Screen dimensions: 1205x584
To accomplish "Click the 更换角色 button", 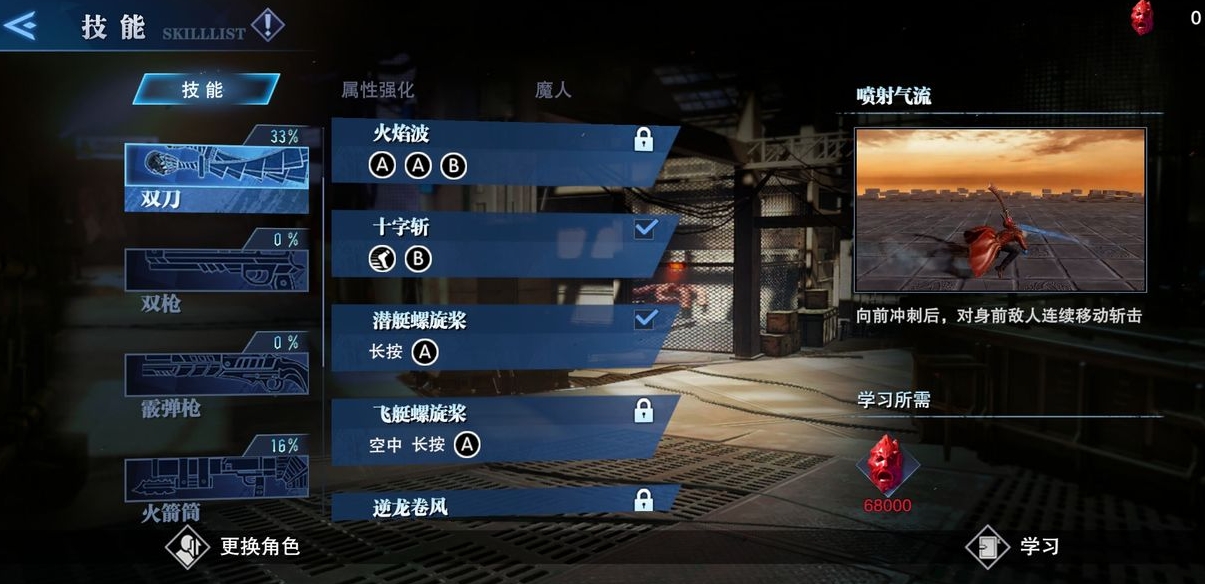I will (x=235, y=546).
